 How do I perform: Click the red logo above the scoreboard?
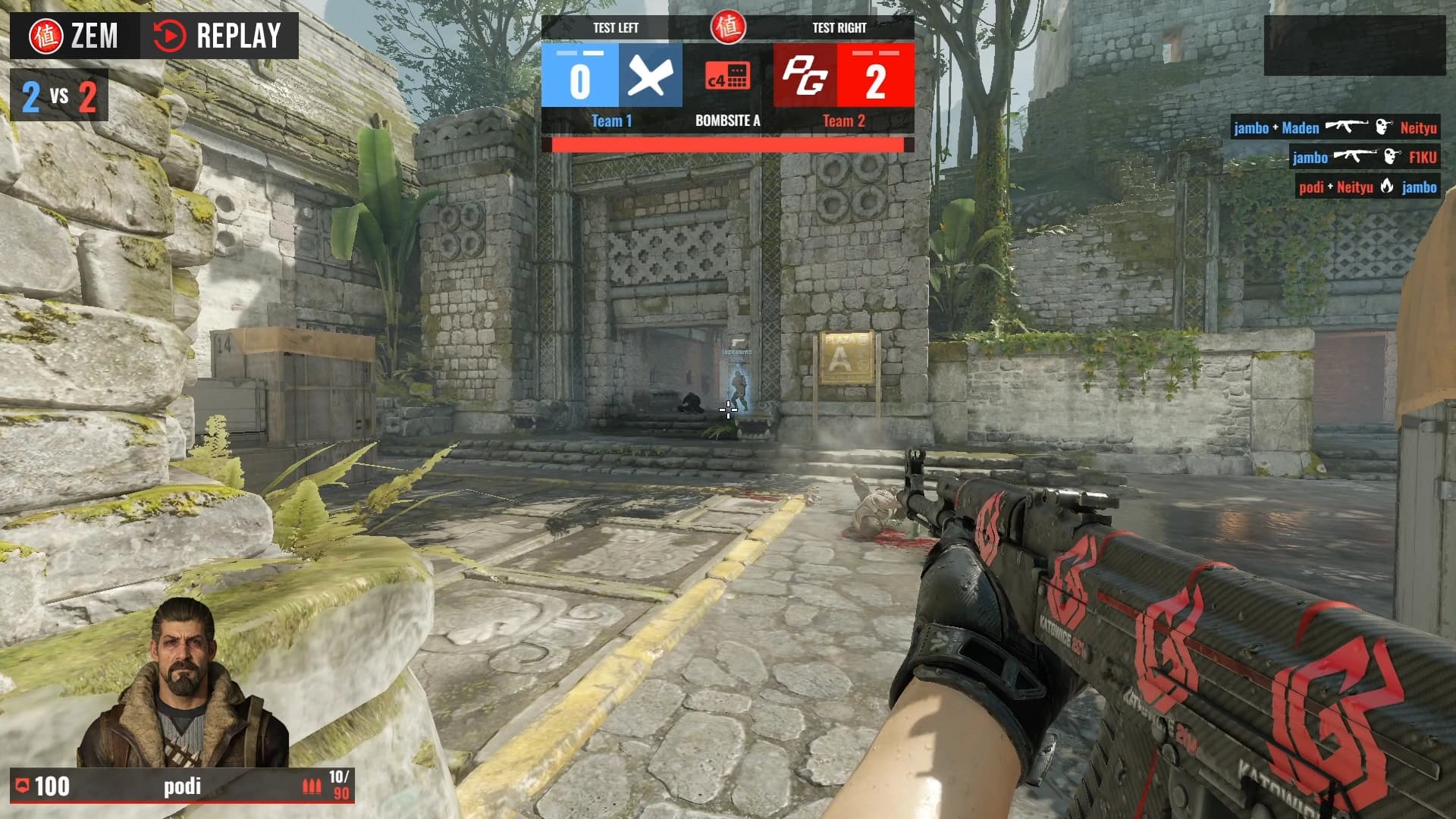(727, 27)
